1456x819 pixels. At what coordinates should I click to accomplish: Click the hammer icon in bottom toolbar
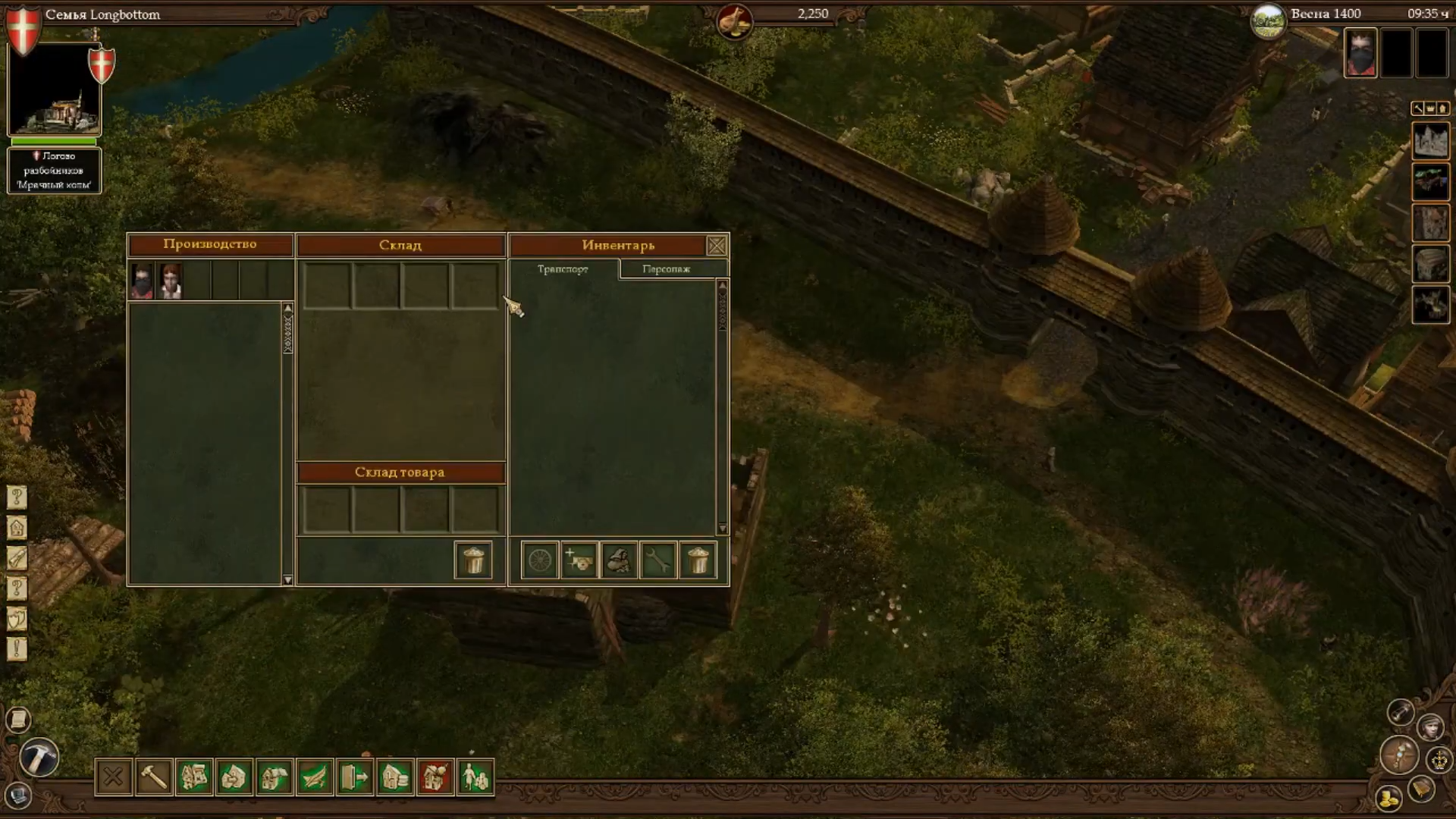point(154,777)
